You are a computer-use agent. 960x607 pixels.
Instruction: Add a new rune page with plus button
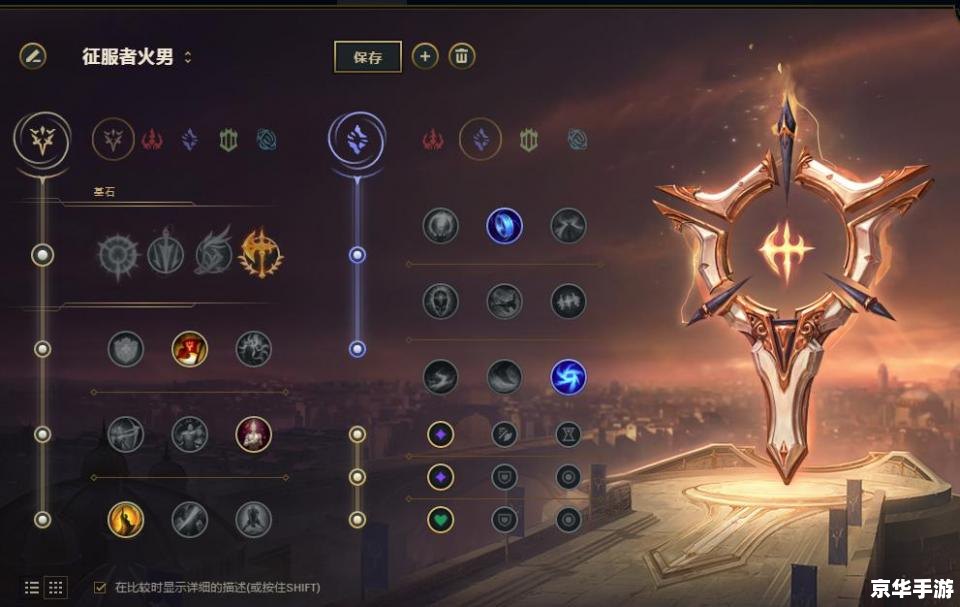tap(425, 56)
